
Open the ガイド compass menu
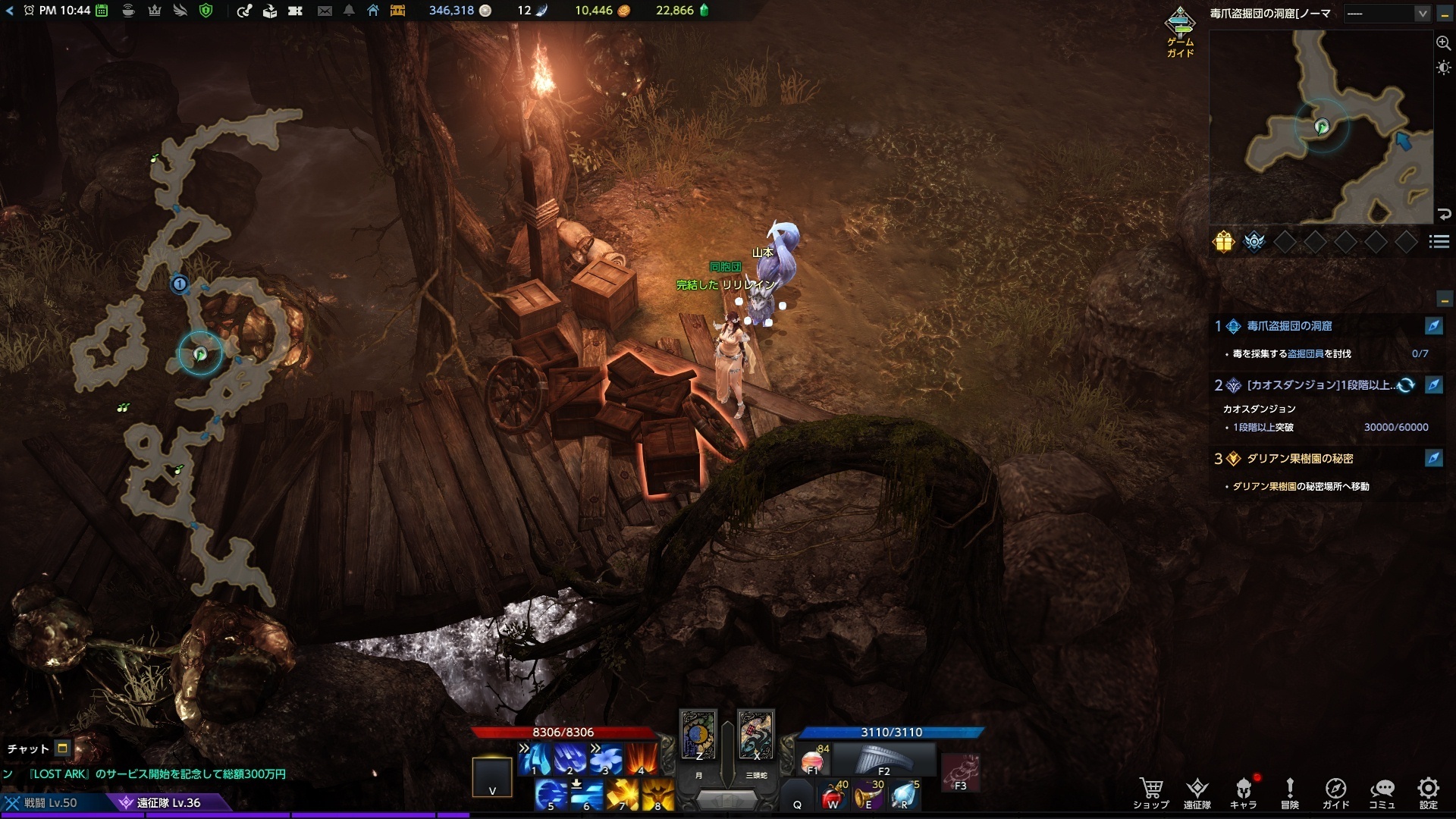point(1335,792)
